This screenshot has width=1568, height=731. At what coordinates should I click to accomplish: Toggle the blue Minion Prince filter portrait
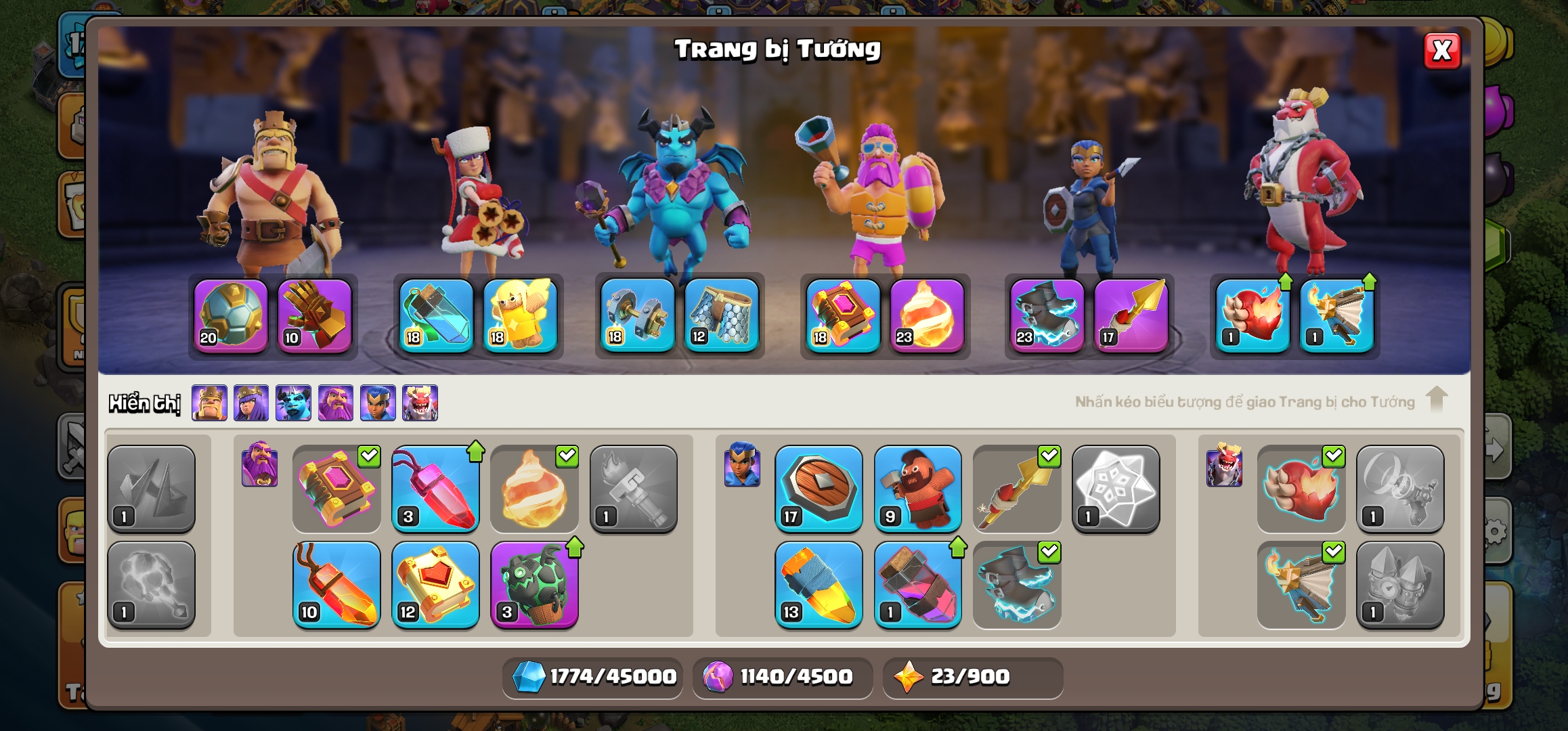[x=293, y=403]
